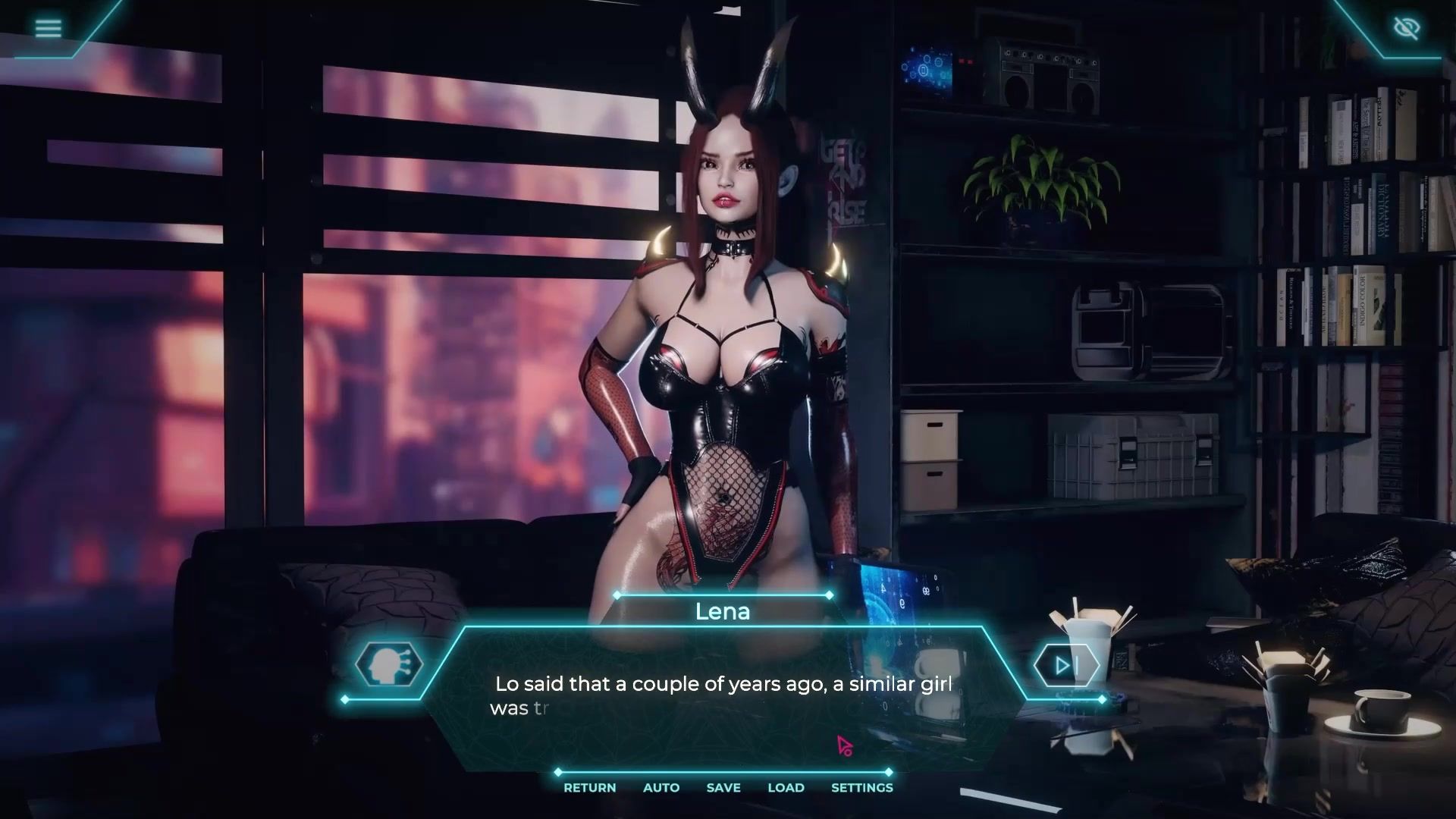This screenshot has height=819, width=1456.
Task: Skip forward with the next-dialogue button
Action: [1065, 665]
